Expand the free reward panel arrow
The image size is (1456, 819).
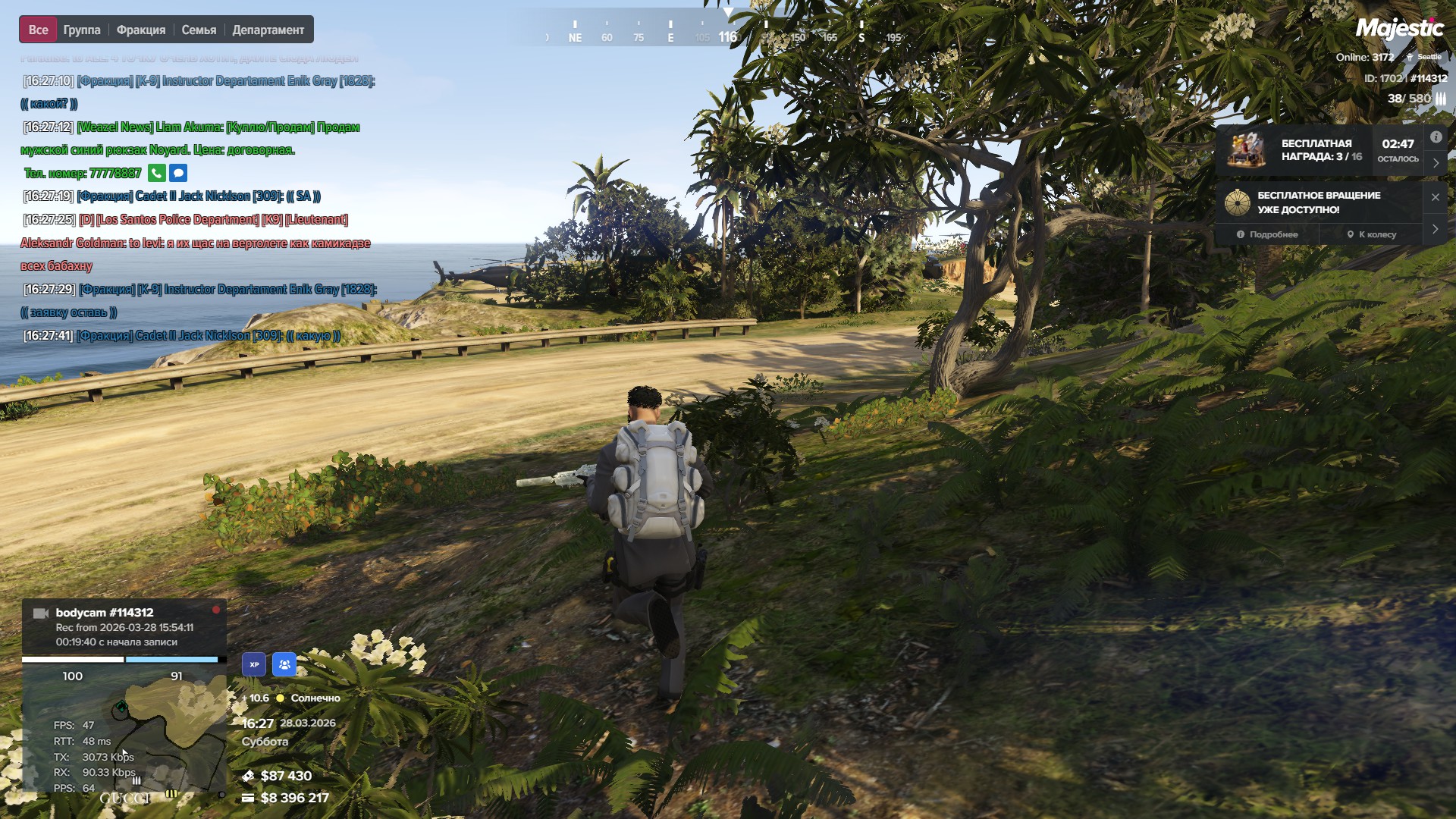pyautogui.click(x=1436, y=163)
